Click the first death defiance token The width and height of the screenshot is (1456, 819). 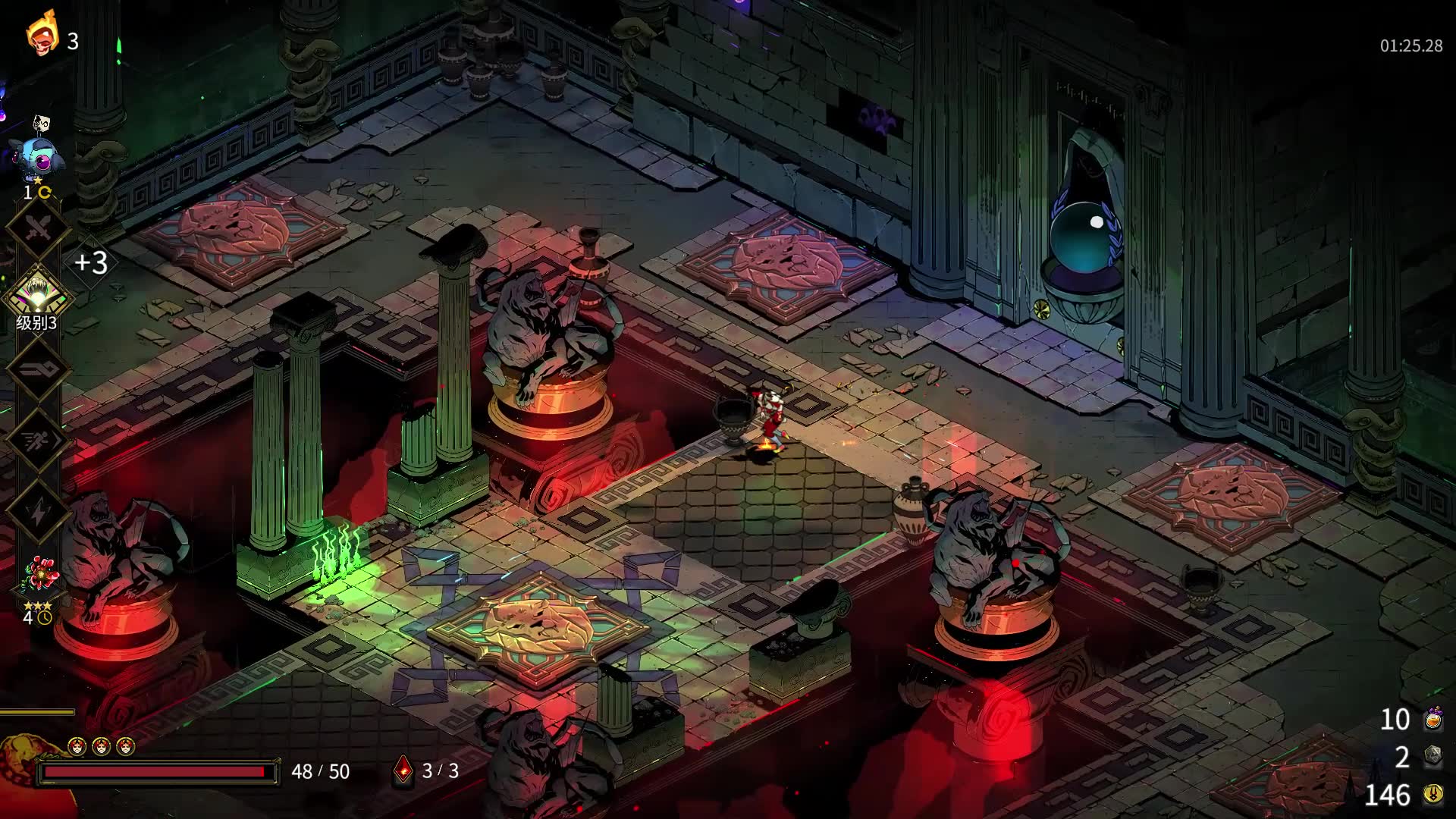point(77,747)
